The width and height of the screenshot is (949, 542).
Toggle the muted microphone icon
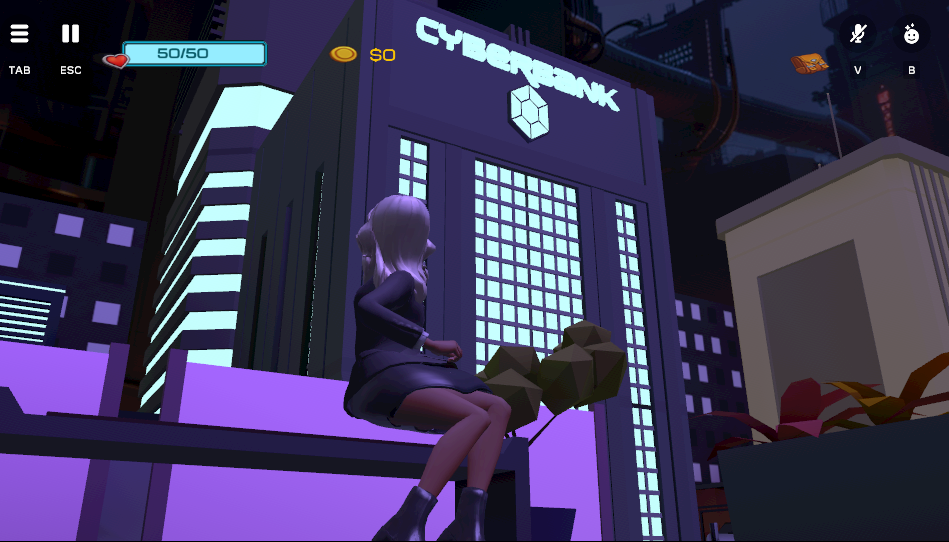click(x=857, y=35)
